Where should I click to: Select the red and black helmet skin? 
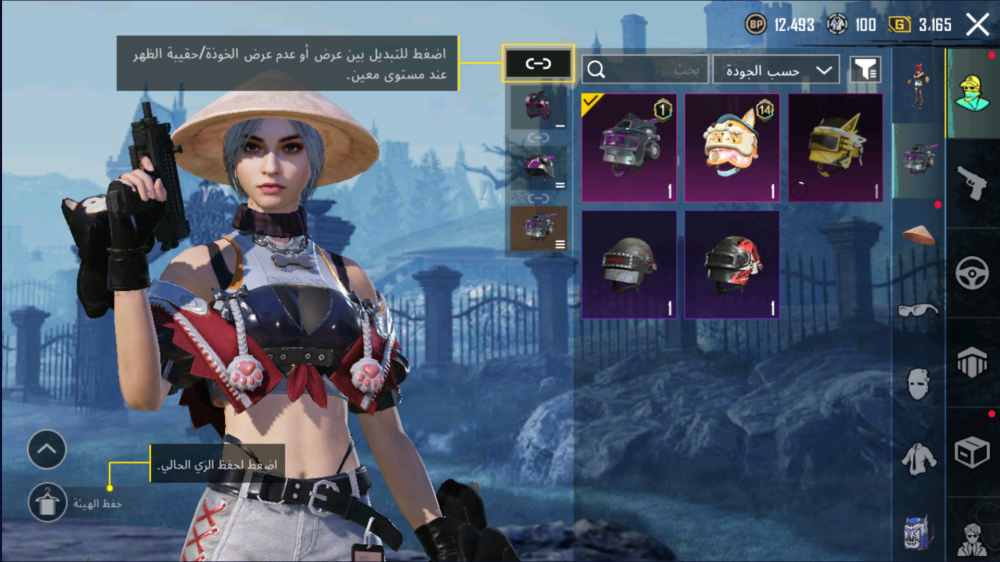[x=732, y=265]
